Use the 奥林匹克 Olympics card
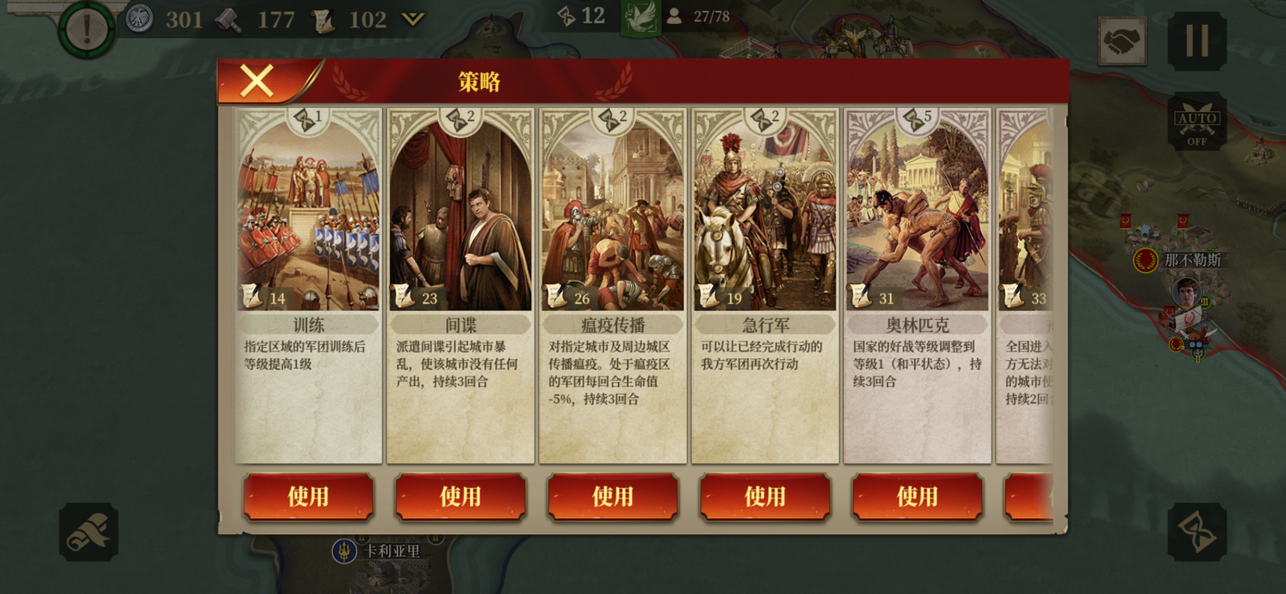 pos(917,497)
